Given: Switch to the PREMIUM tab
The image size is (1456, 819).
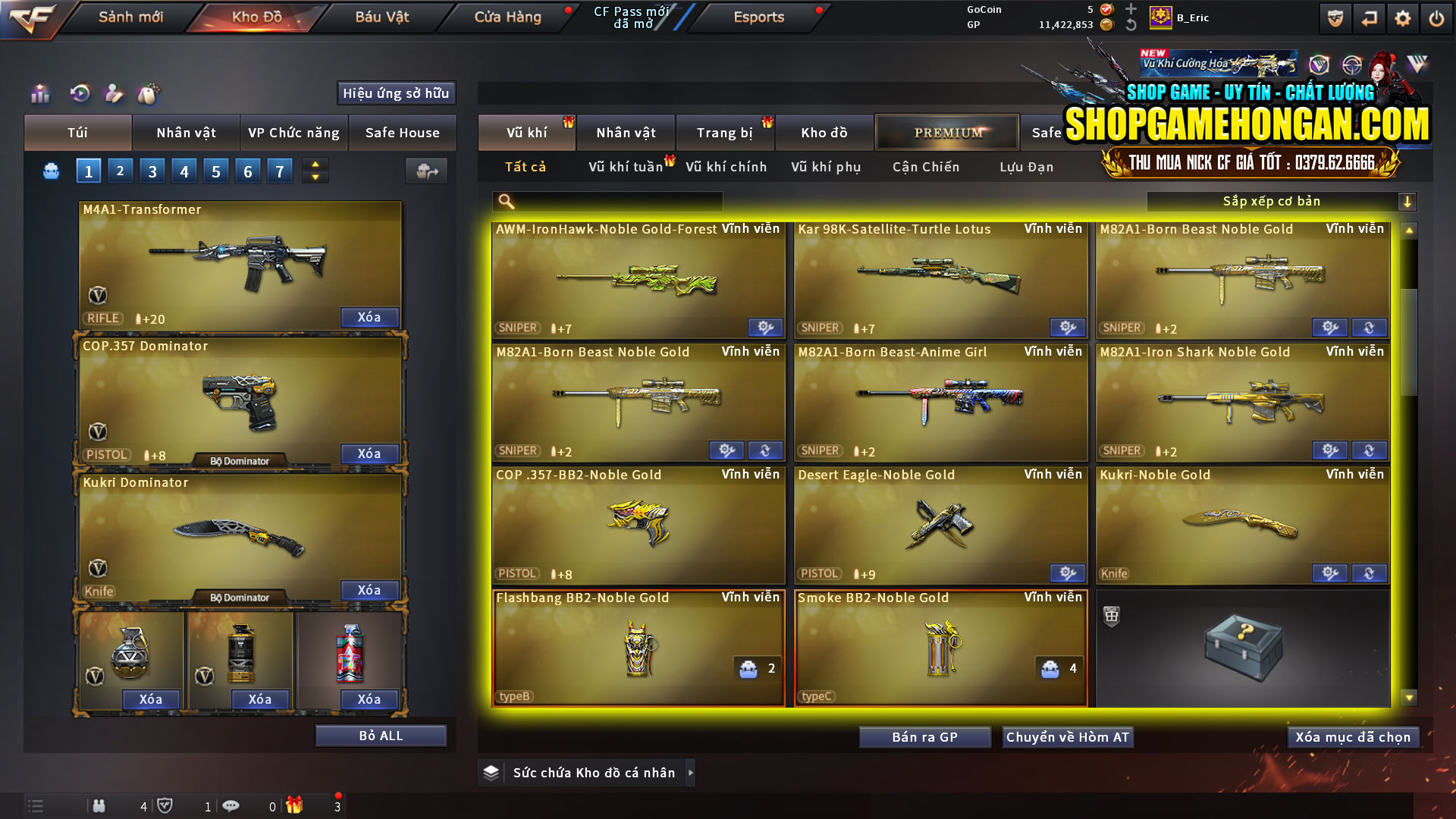Looking at the screenshot, I should 947,132.
